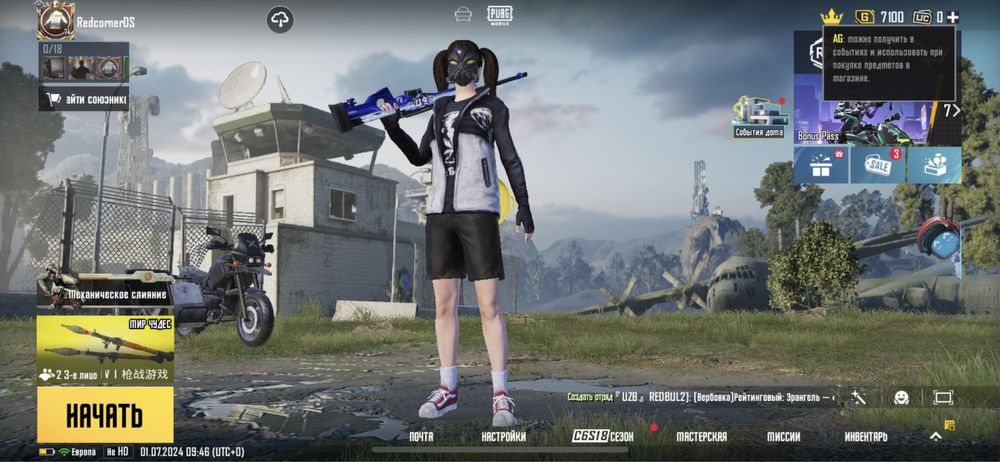Open the crown rewards icon
This screenshot has height=462, width=1000.
click(x=831, y=17)
